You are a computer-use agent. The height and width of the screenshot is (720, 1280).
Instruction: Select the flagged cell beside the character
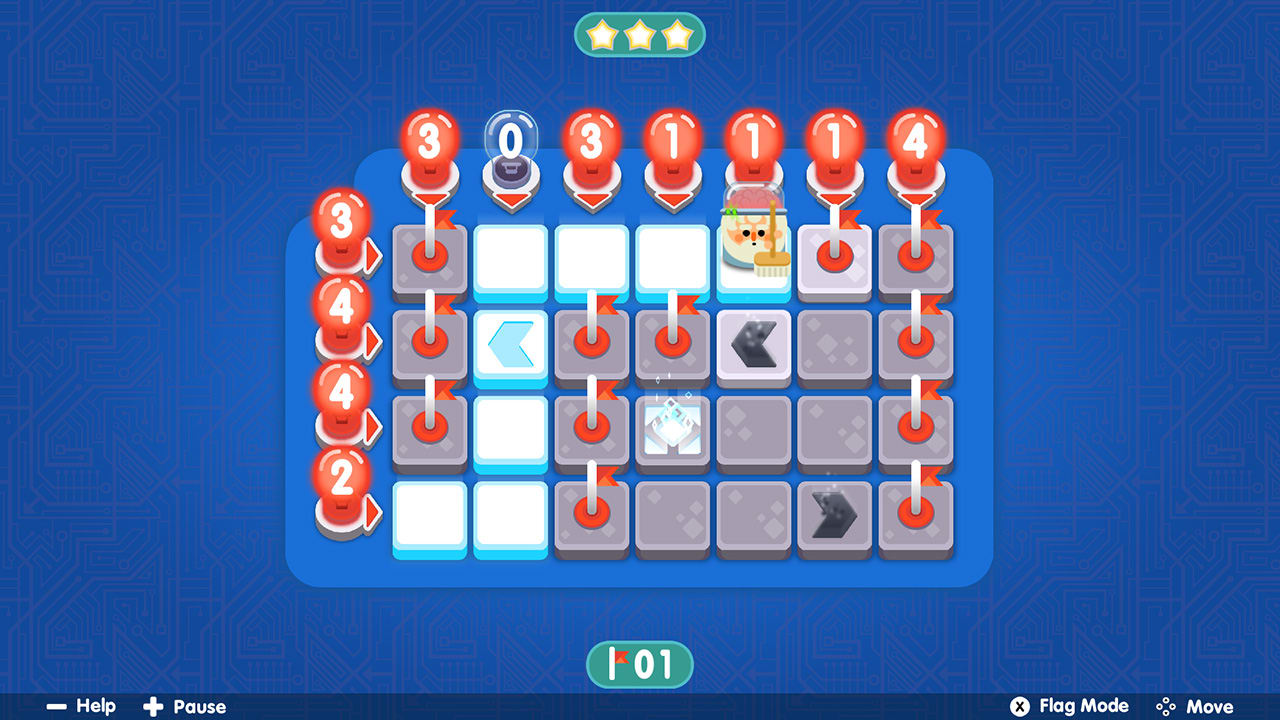(835, 258)
